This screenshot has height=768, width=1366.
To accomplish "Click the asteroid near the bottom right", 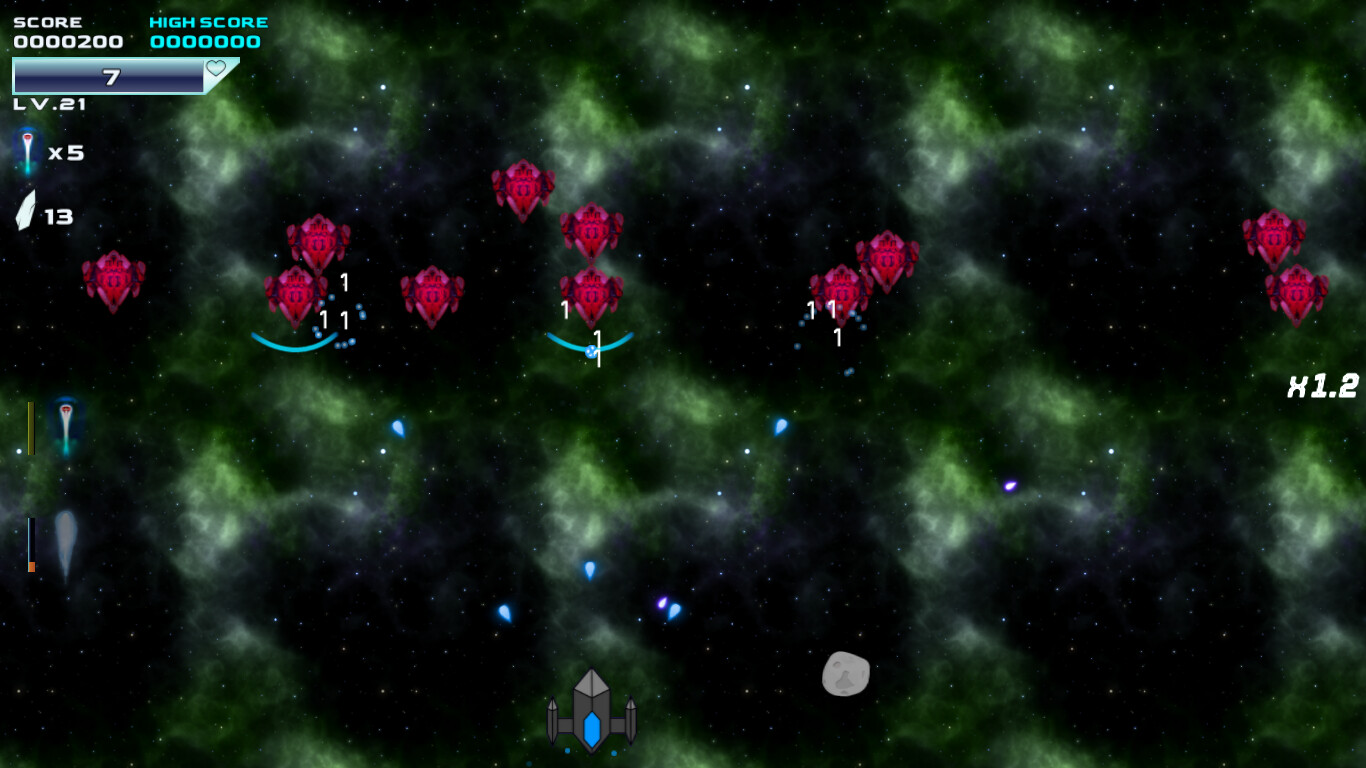I will [x=846, y=674].
